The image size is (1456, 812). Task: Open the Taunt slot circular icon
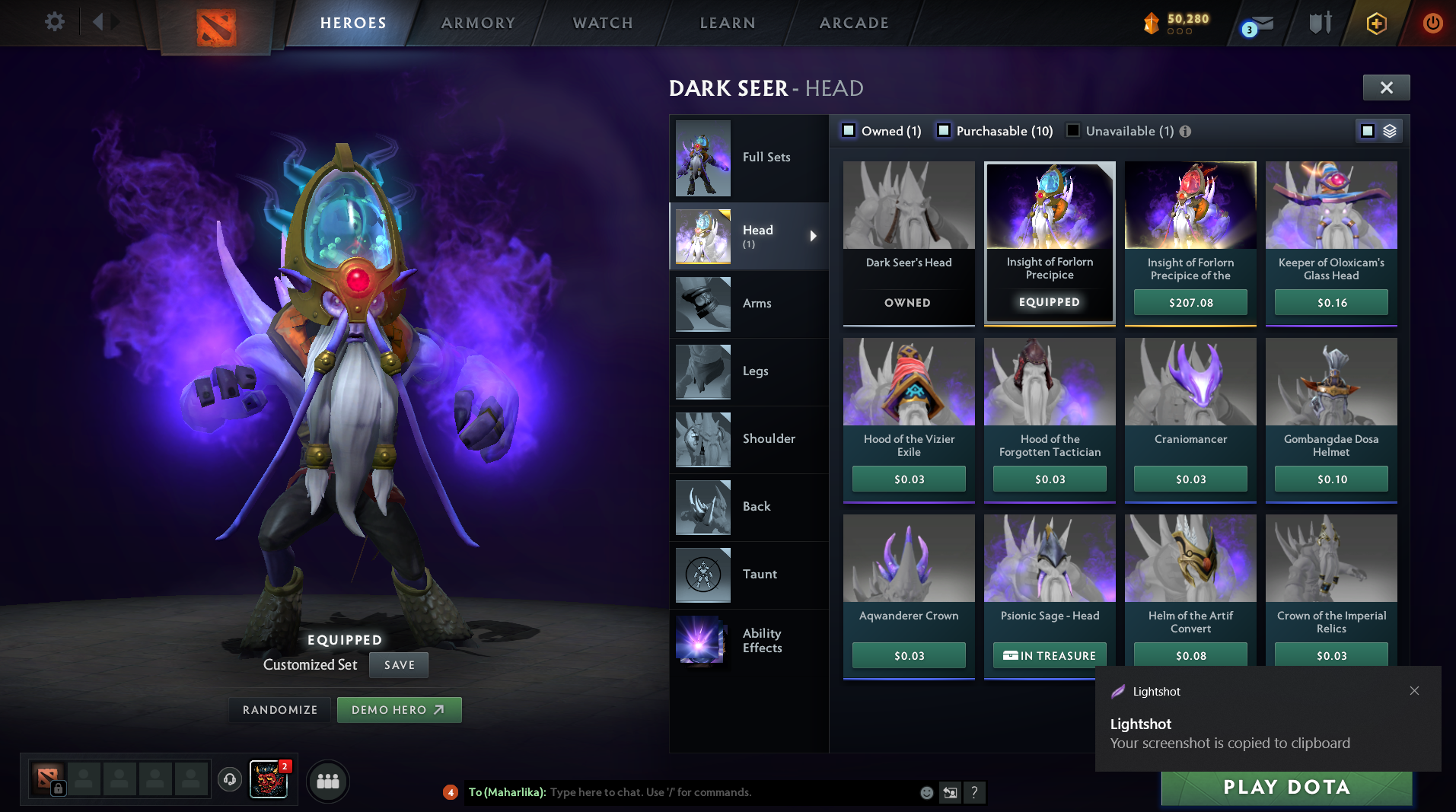[x=702, y=575]
